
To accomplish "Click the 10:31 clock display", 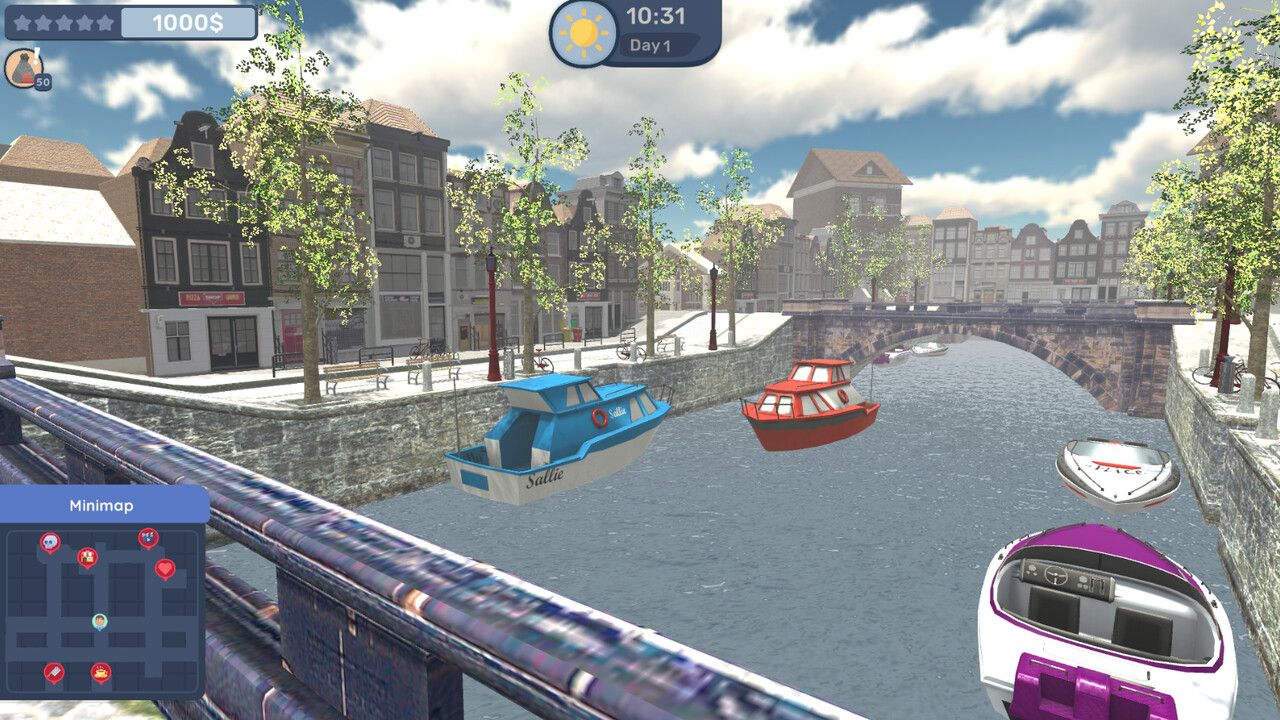I will click(x=655, y=17).
